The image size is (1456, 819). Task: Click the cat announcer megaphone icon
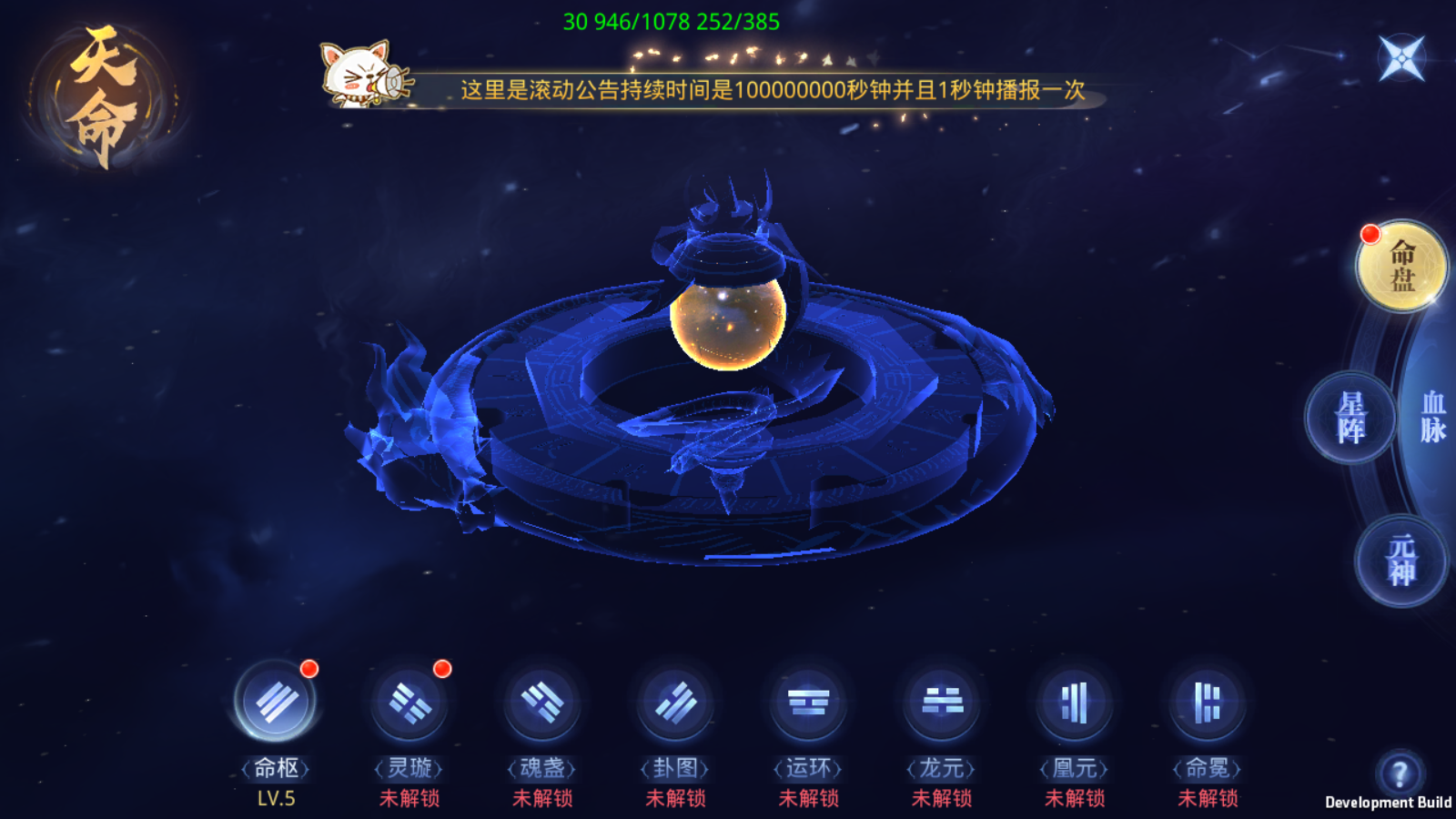(x=362, y=75)
